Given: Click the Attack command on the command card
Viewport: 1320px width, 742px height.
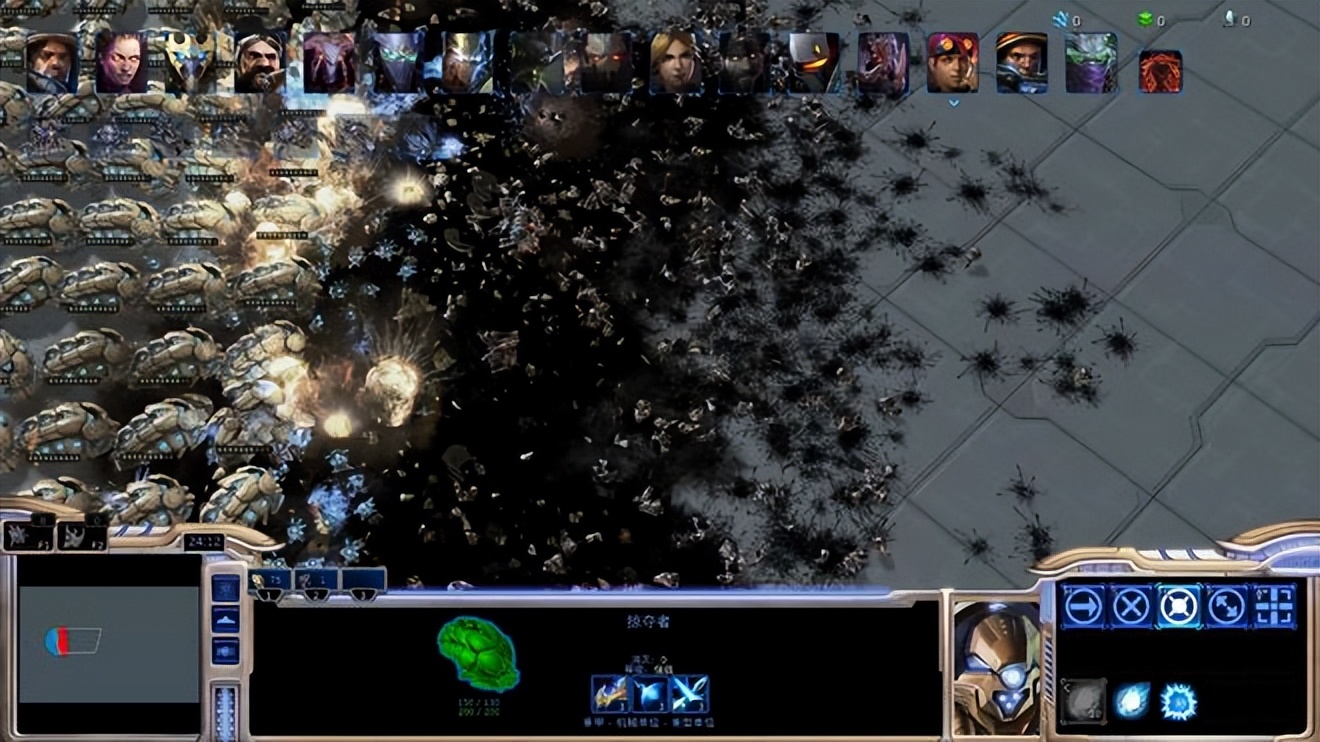Looking at the screenshot, I should coord(1274,606).
